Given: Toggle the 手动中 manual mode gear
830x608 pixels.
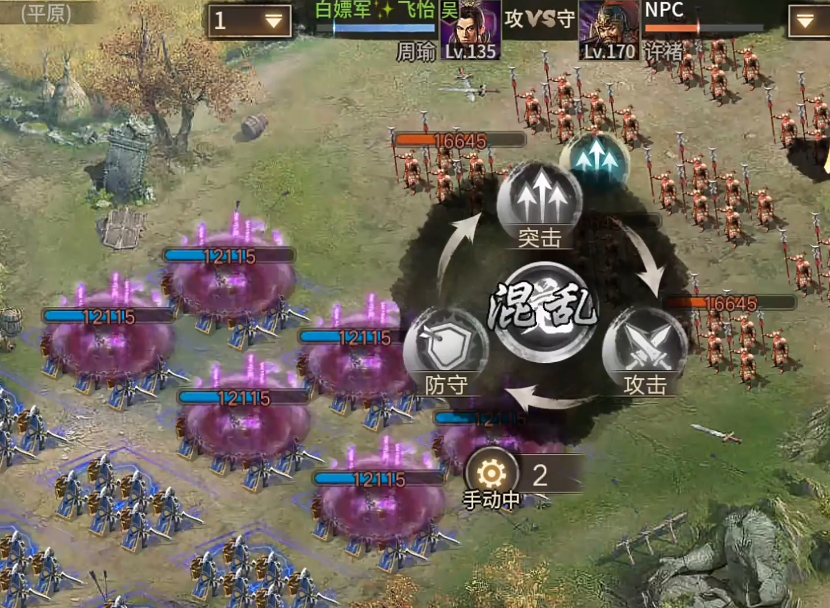Looking at the screenshot, I should [492, 474].
